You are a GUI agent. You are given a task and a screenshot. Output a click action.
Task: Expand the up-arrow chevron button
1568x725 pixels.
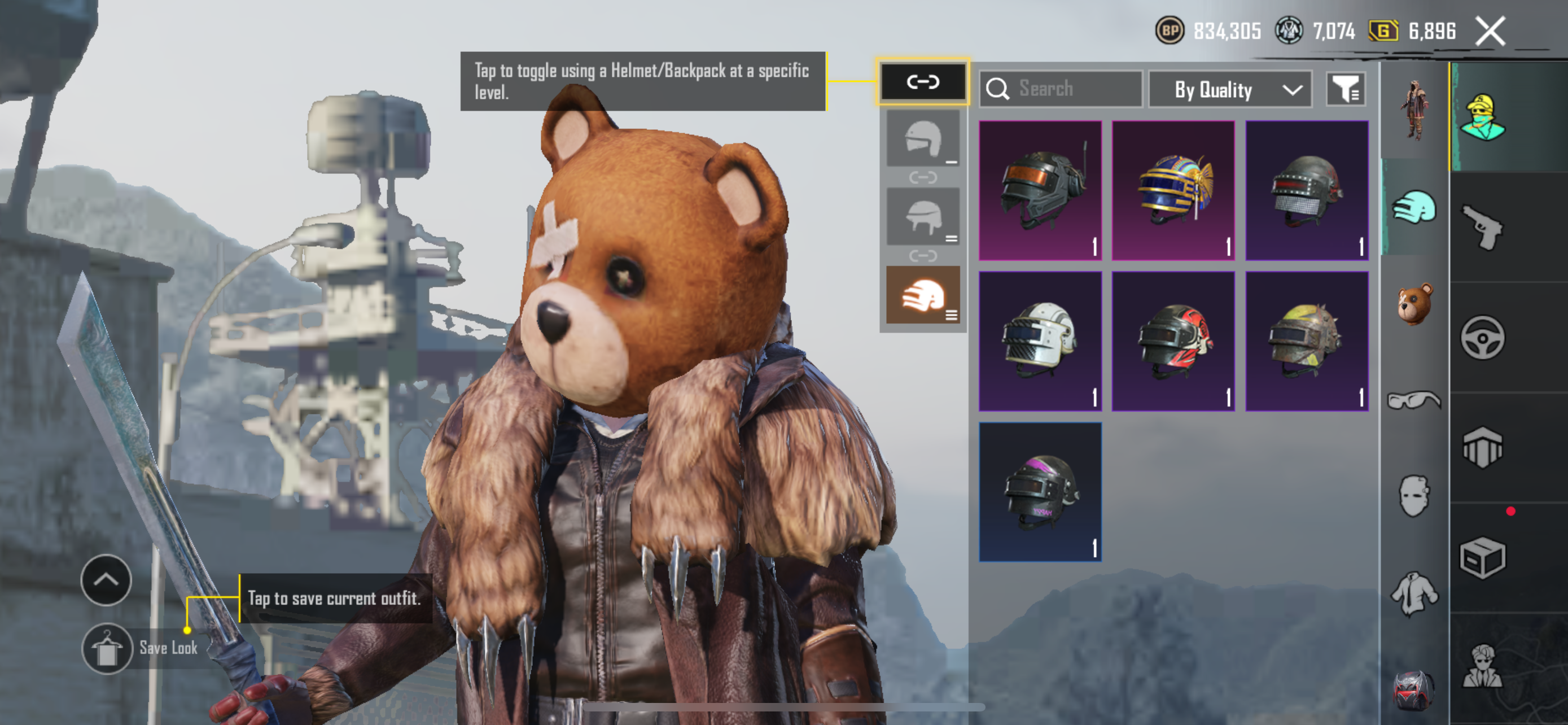[106, 579]
